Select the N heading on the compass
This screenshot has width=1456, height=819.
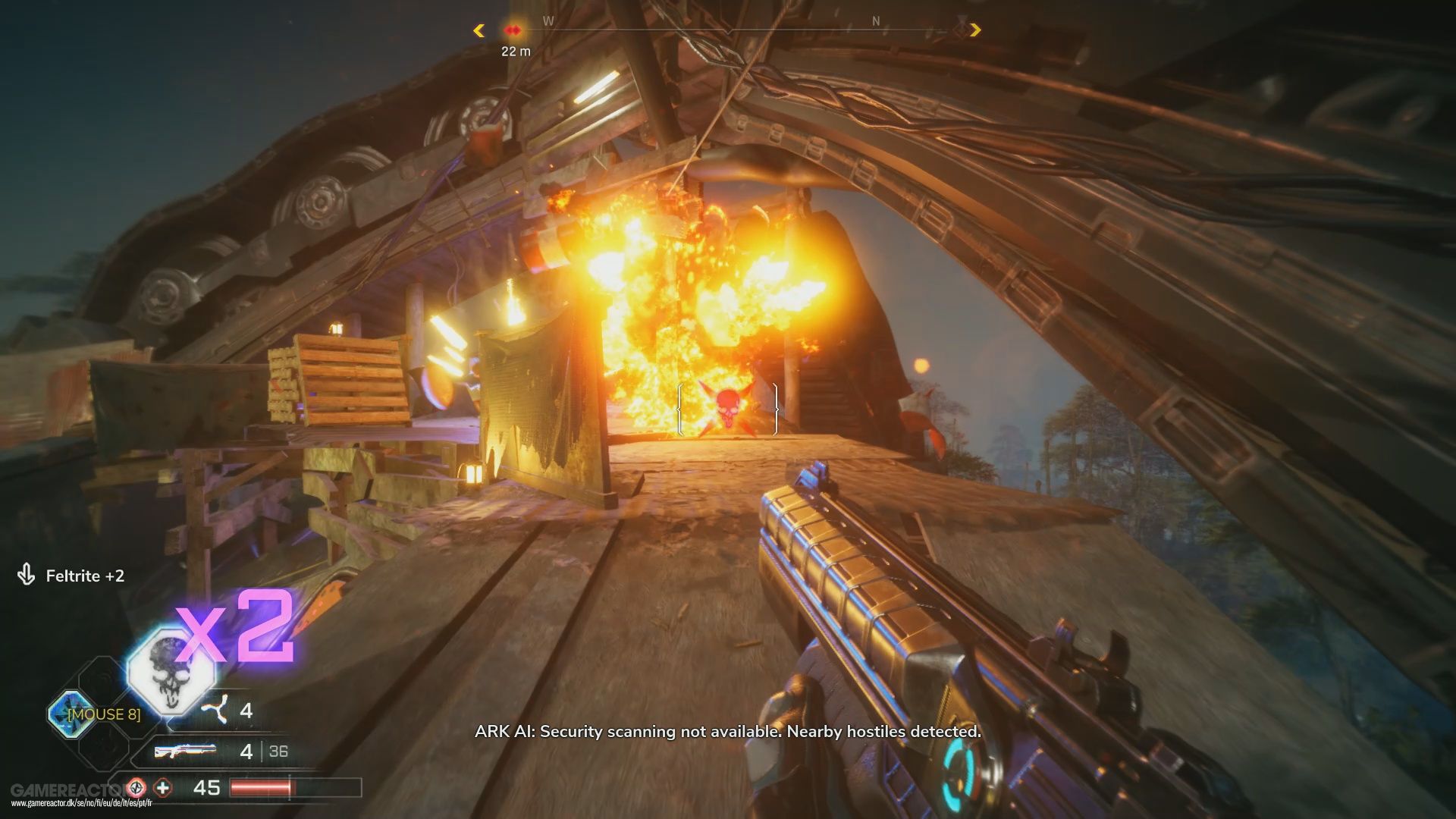875,20
